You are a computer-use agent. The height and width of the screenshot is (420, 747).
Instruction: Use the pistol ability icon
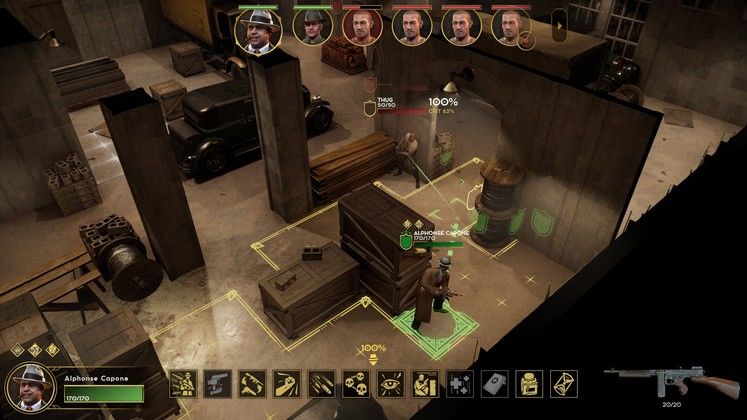[214, 384]
